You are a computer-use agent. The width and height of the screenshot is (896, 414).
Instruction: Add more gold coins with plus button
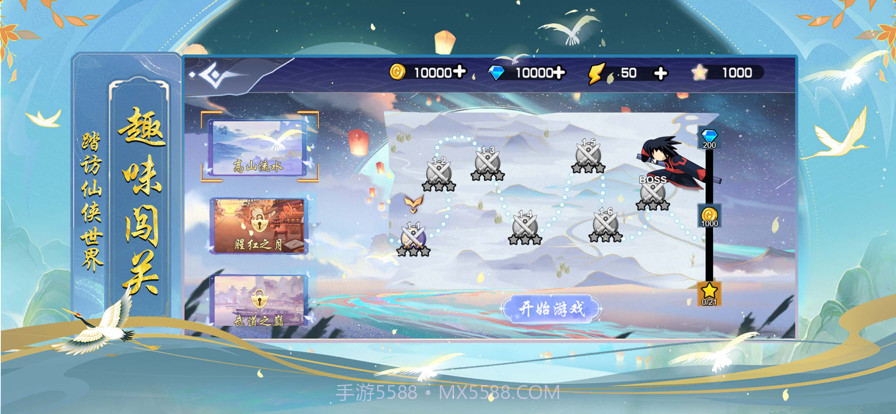point(459,72)
